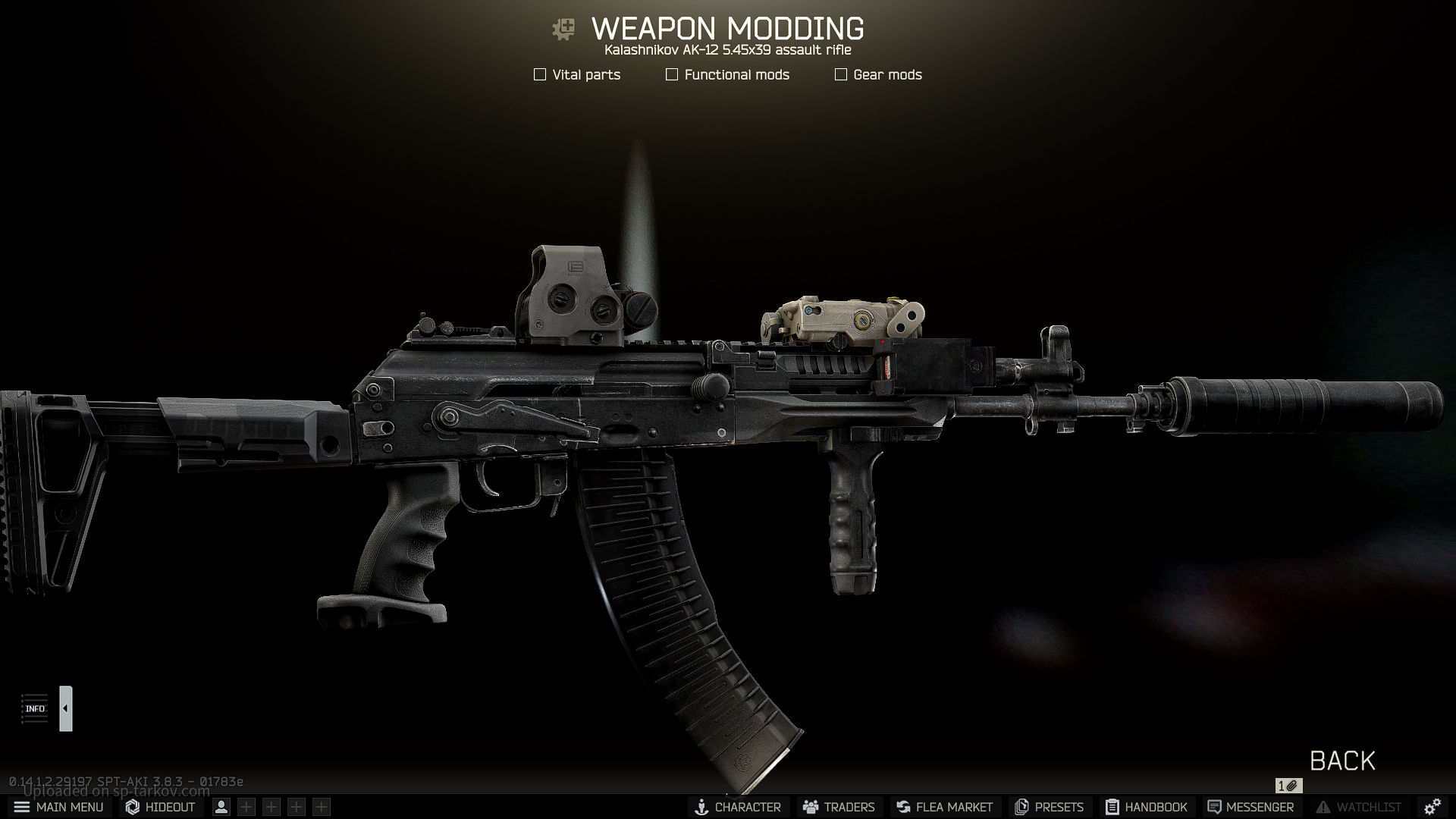Toggle the Vital parts checkbox

pos(540,74)
